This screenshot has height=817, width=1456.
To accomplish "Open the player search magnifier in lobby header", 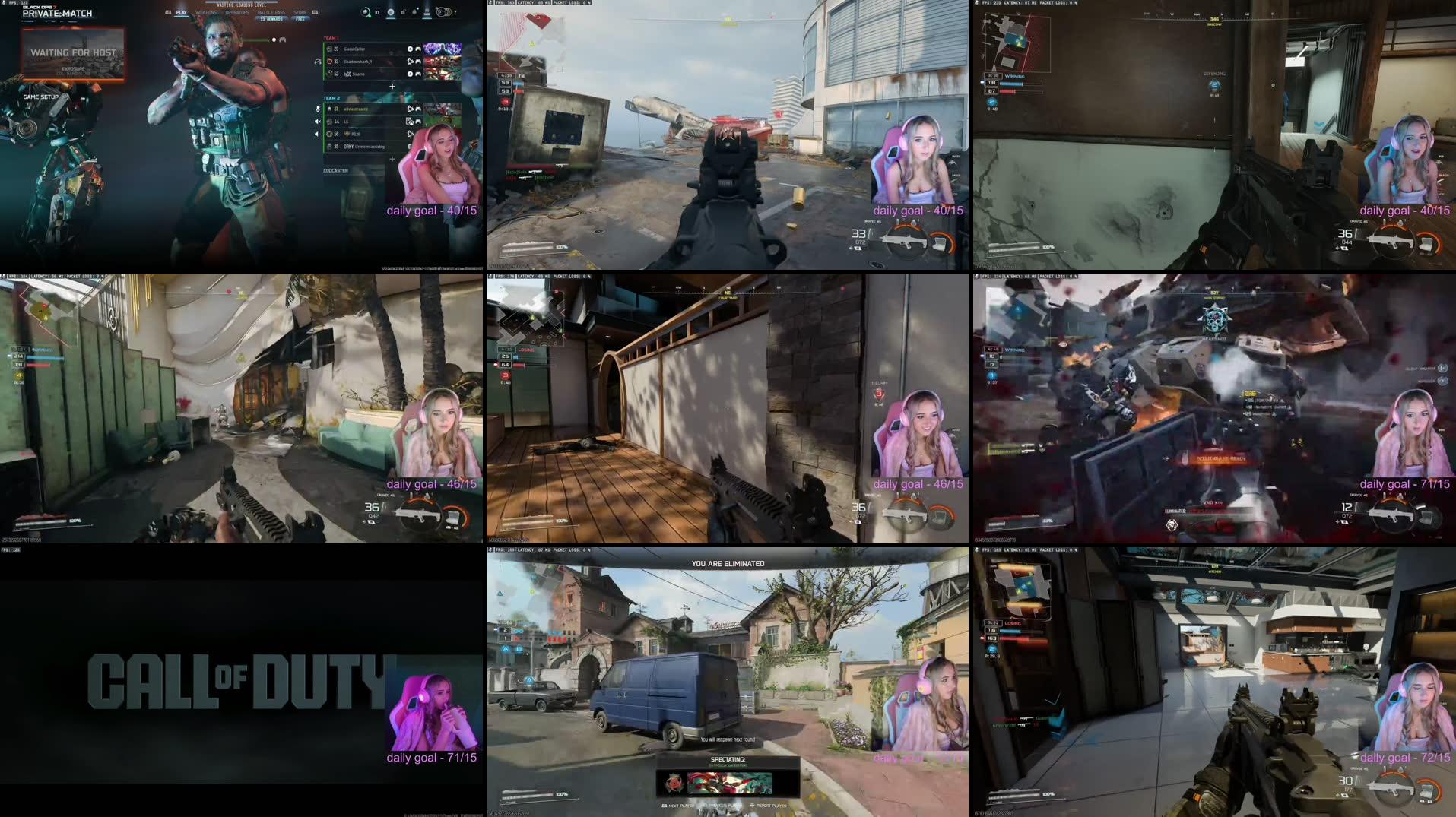I will tap(366, 12).
